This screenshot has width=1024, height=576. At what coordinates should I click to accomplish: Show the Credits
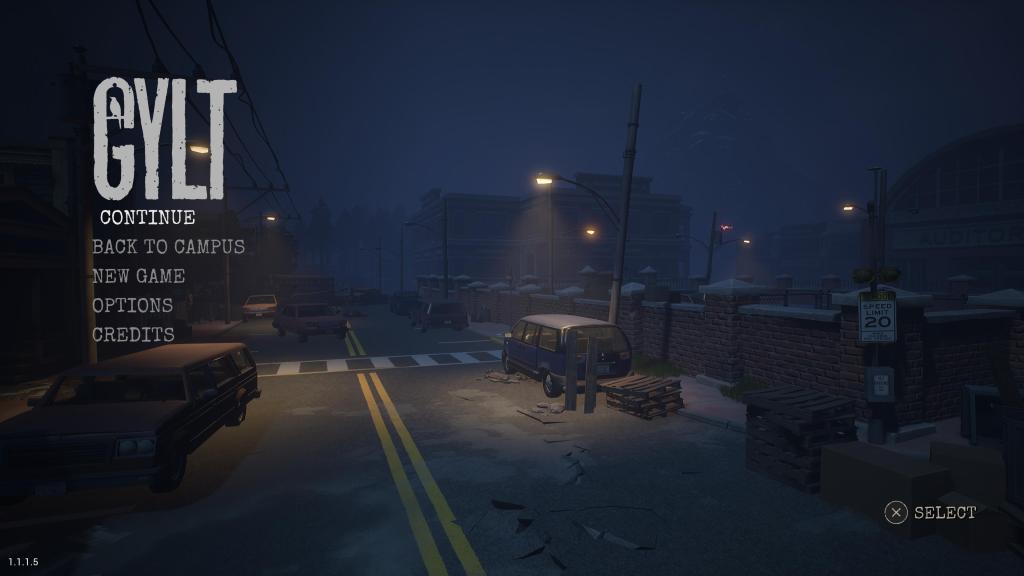[x=133, y=334]
